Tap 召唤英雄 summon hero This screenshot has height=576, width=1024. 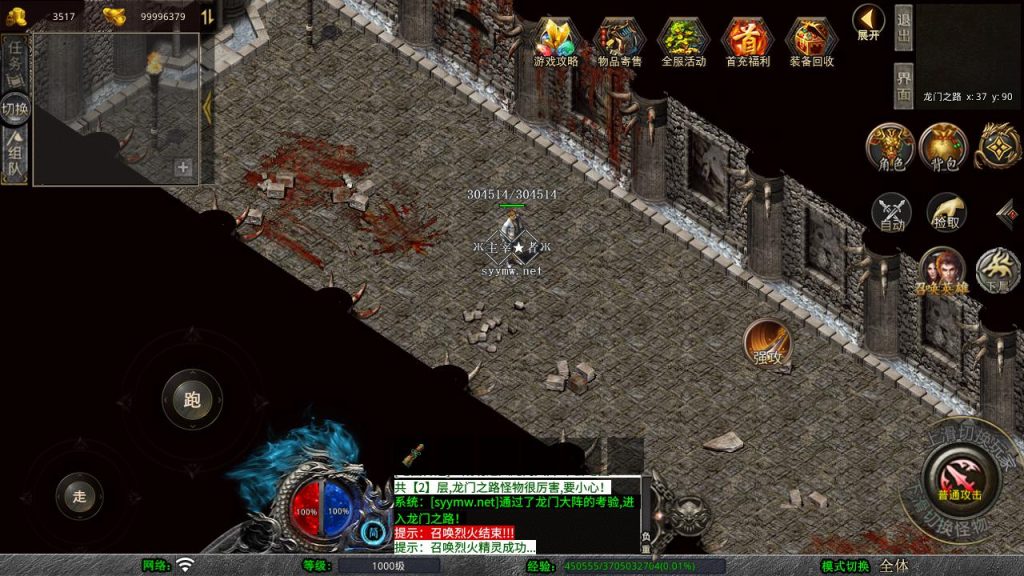942,271
